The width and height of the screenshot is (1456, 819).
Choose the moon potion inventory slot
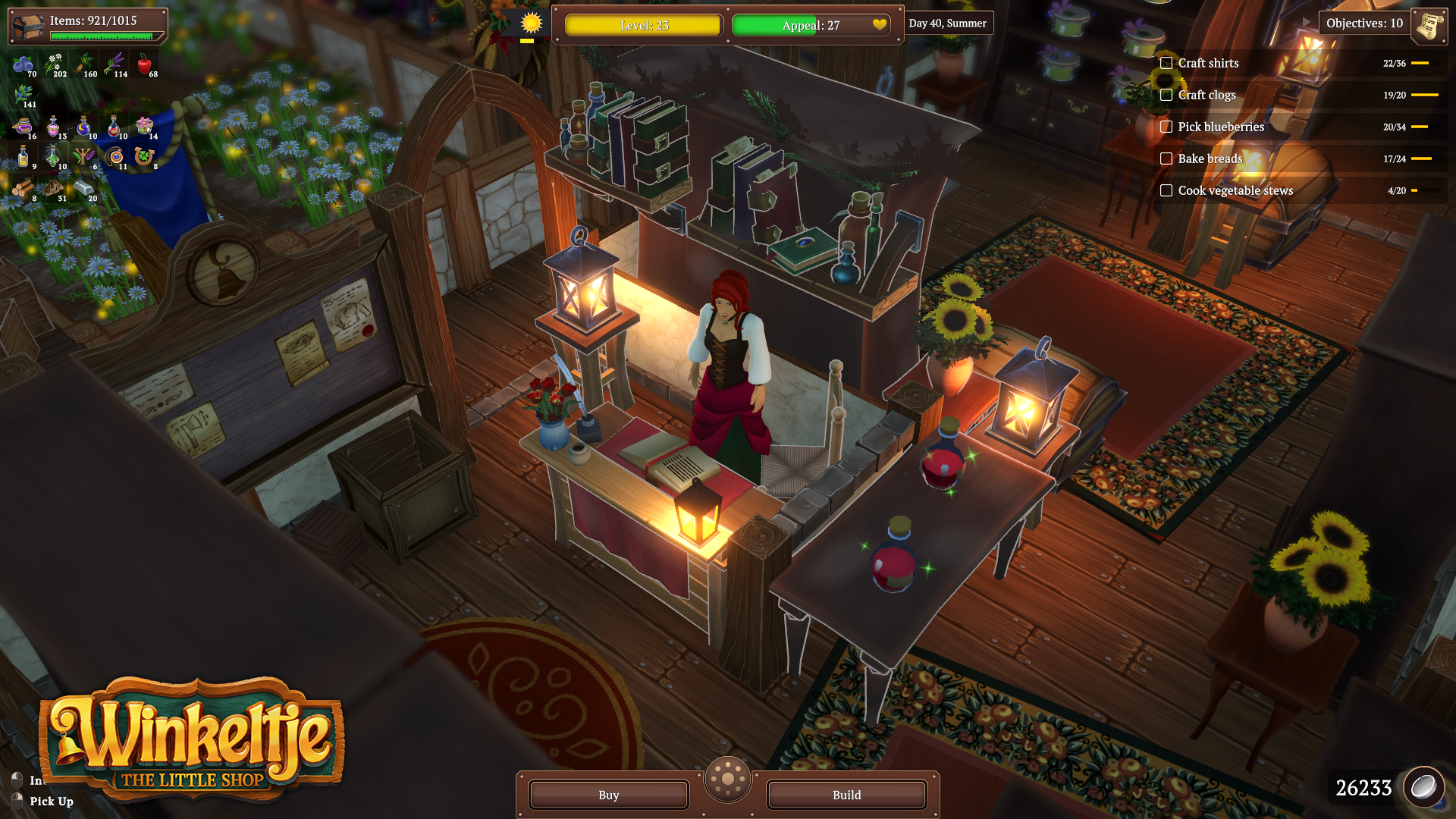[83, 127]
